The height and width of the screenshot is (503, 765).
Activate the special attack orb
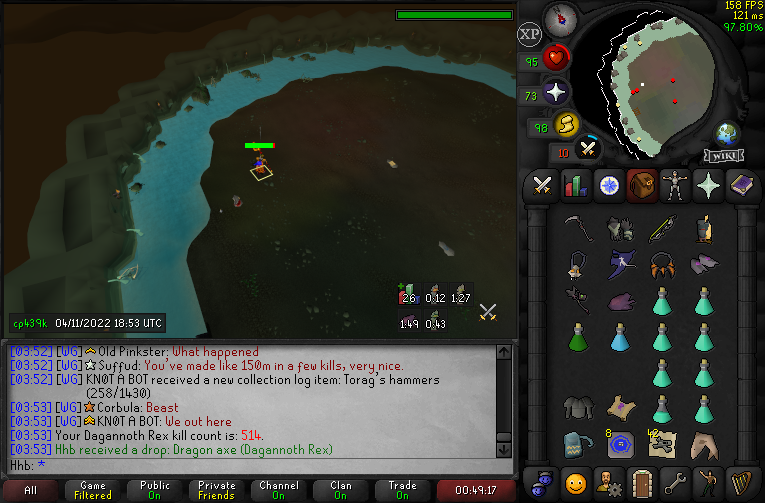coord(589,149)
